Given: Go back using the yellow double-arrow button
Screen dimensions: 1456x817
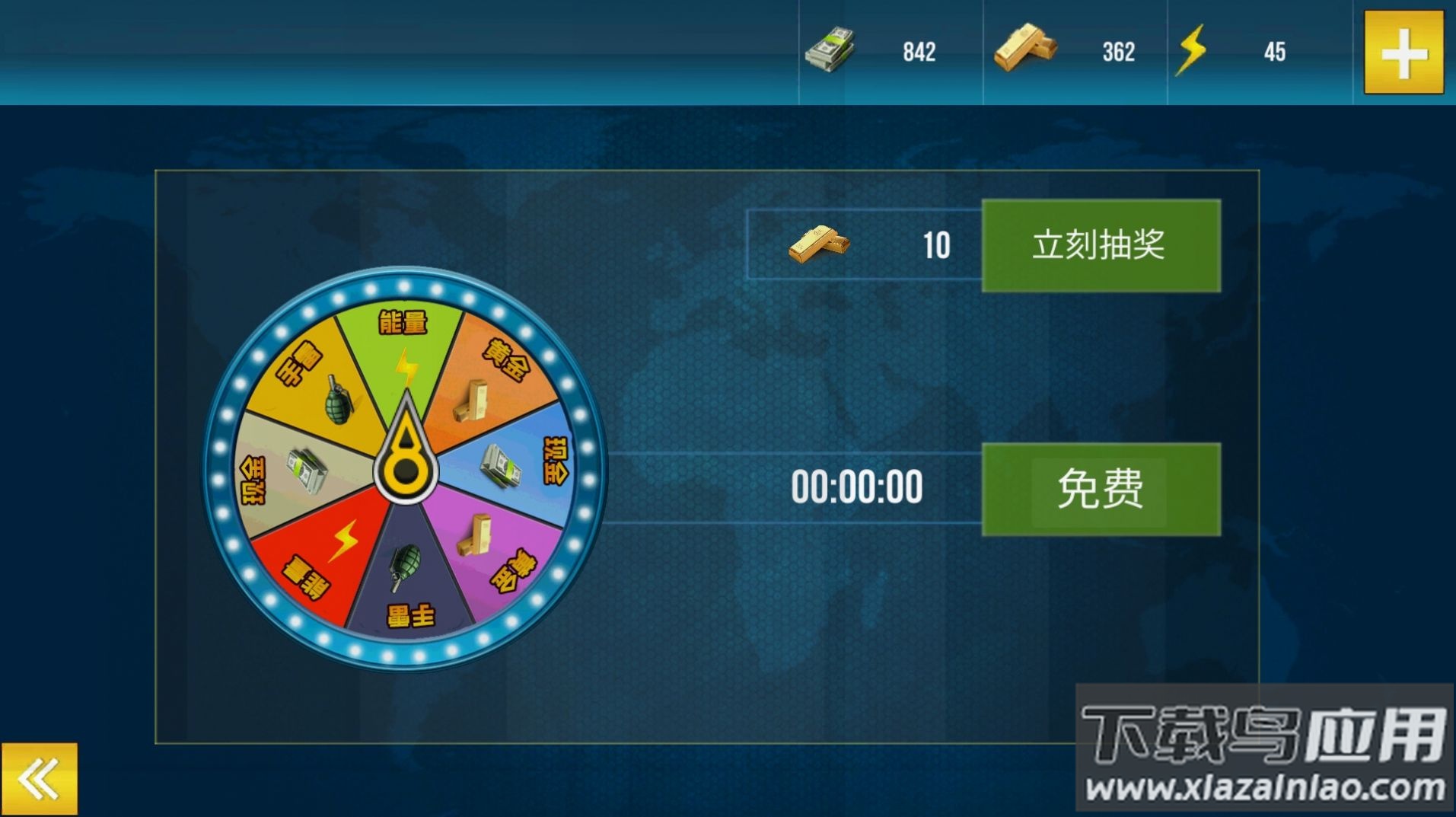Looking at the screenshot, I should 40,778.
